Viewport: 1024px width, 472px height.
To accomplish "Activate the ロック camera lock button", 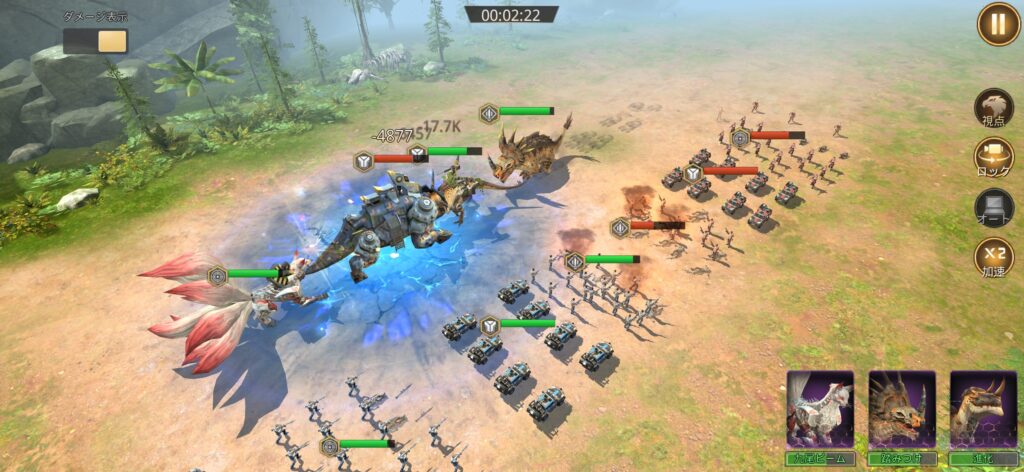I will (x=993, y=158).
